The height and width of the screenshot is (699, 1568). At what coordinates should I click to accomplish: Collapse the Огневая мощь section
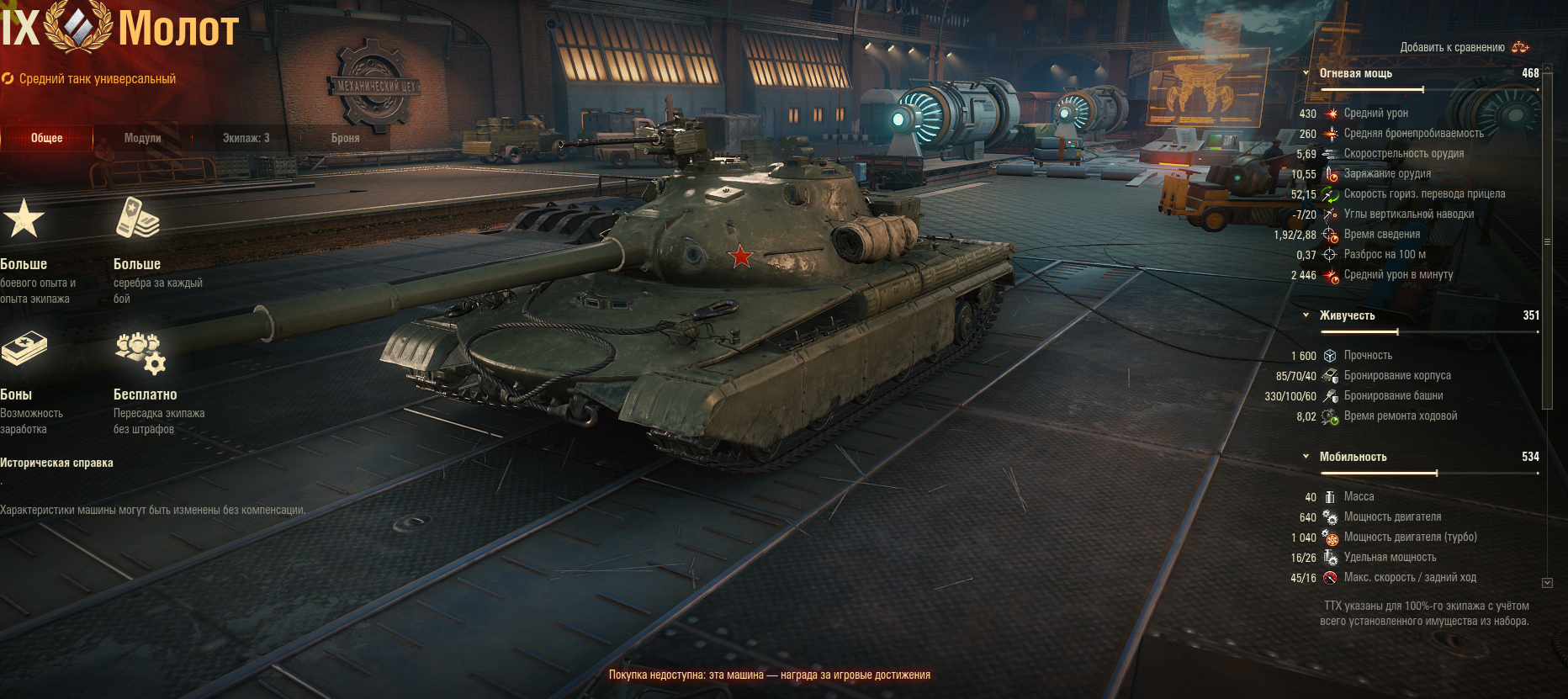pyautogui.click(x=1306, y=74)
